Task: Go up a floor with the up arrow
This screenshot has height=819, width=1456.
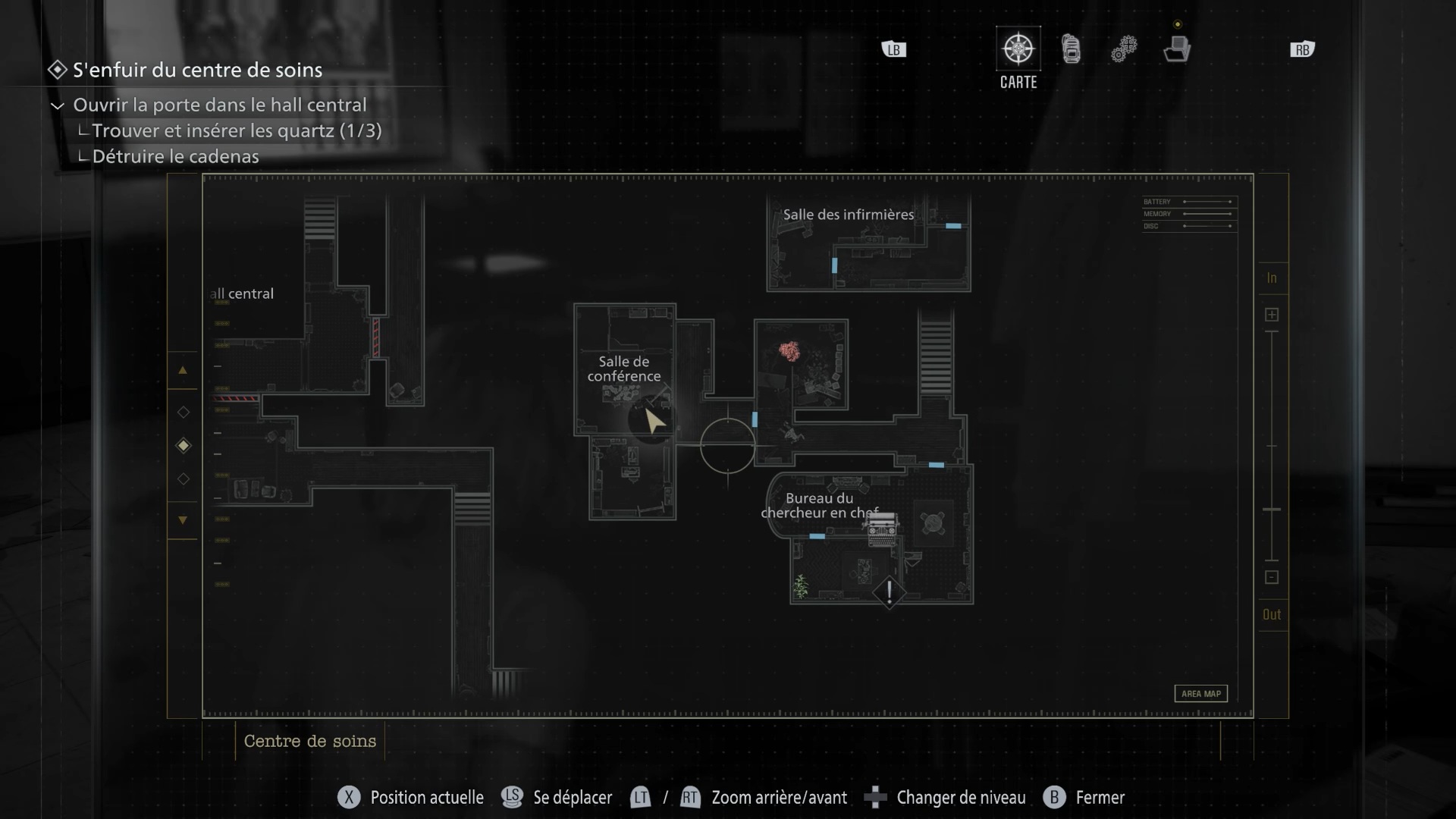Action: (183, 371)
